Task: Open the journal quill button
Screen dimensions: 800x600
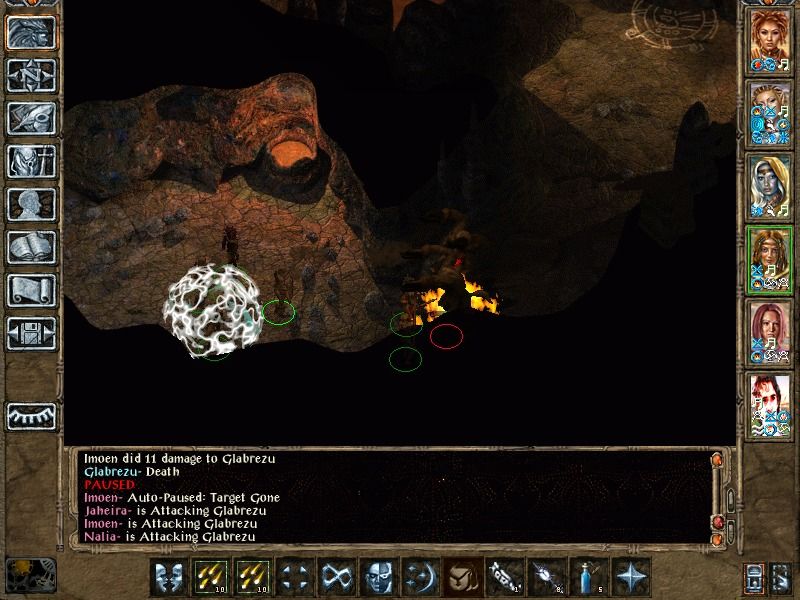Action: (29, 118)
